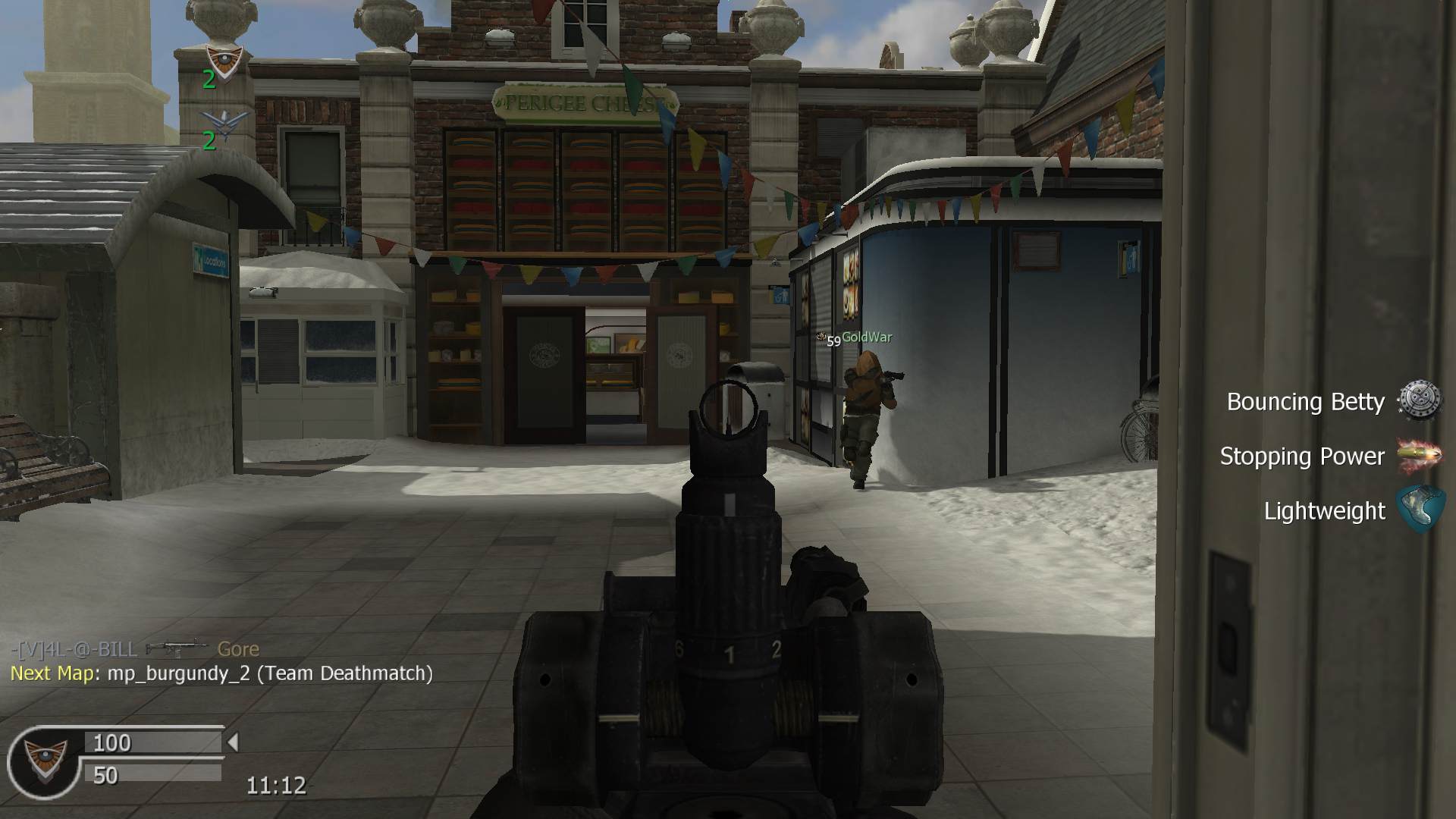Choose the Lightweight boot perk icon

click(1420, 510)
